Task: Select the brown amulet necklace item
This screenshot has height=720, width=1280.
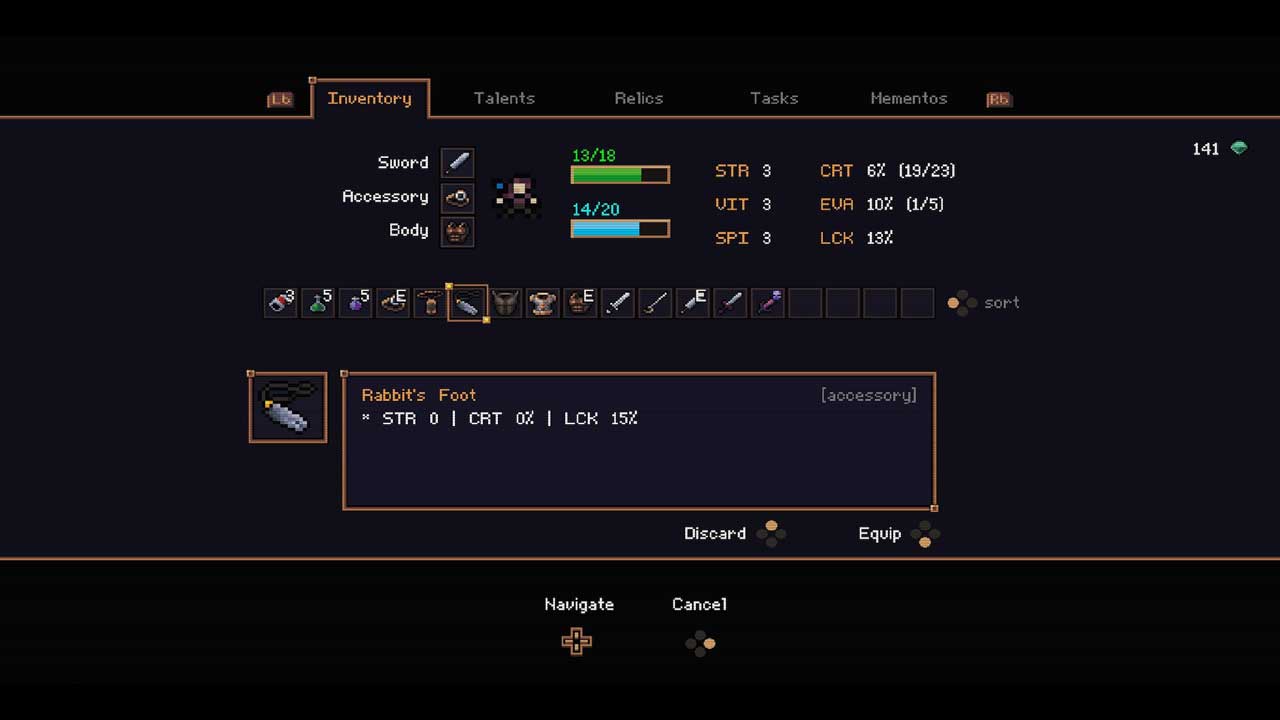Action: pos(430,303)
